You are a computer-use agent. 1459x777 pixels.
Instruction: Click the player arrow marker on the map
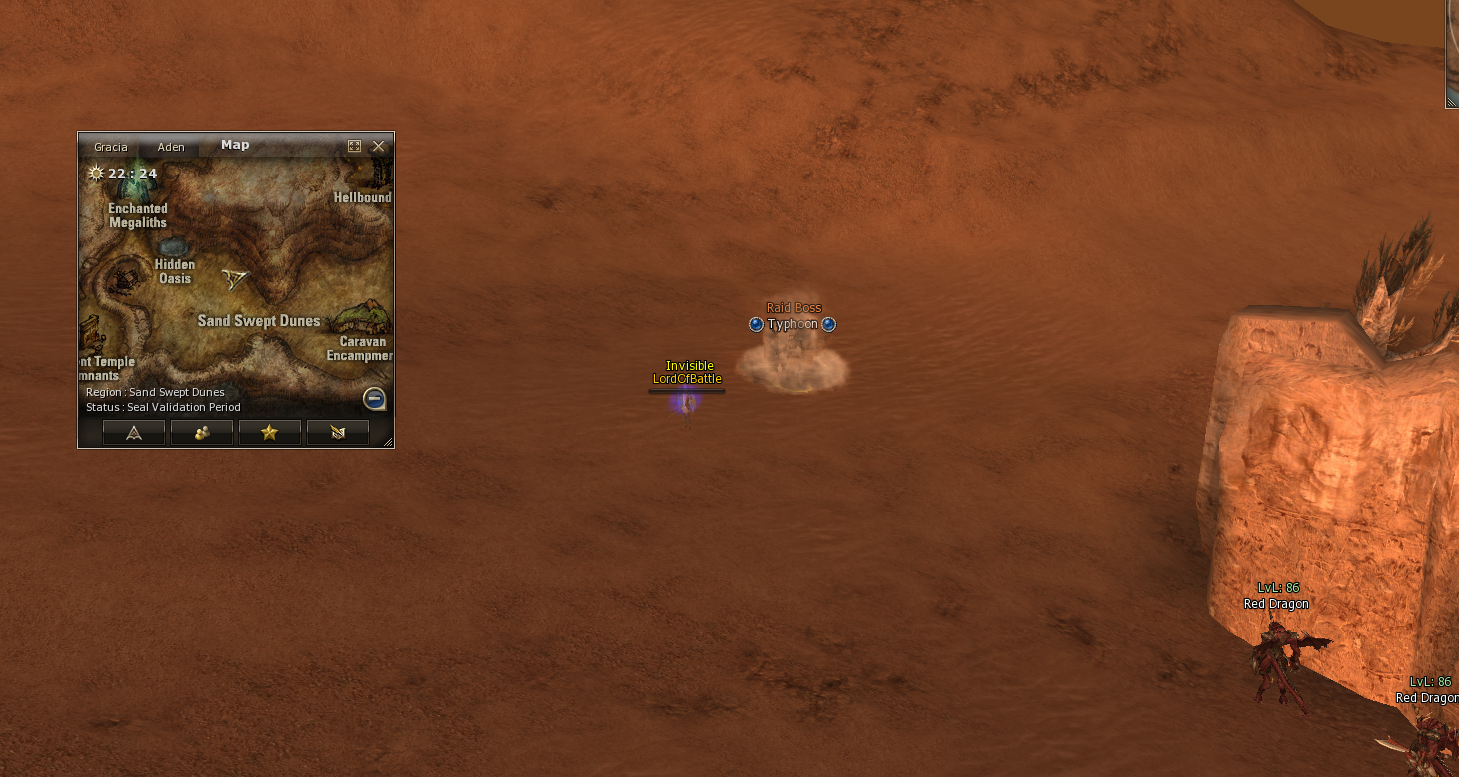click(235, 278)
